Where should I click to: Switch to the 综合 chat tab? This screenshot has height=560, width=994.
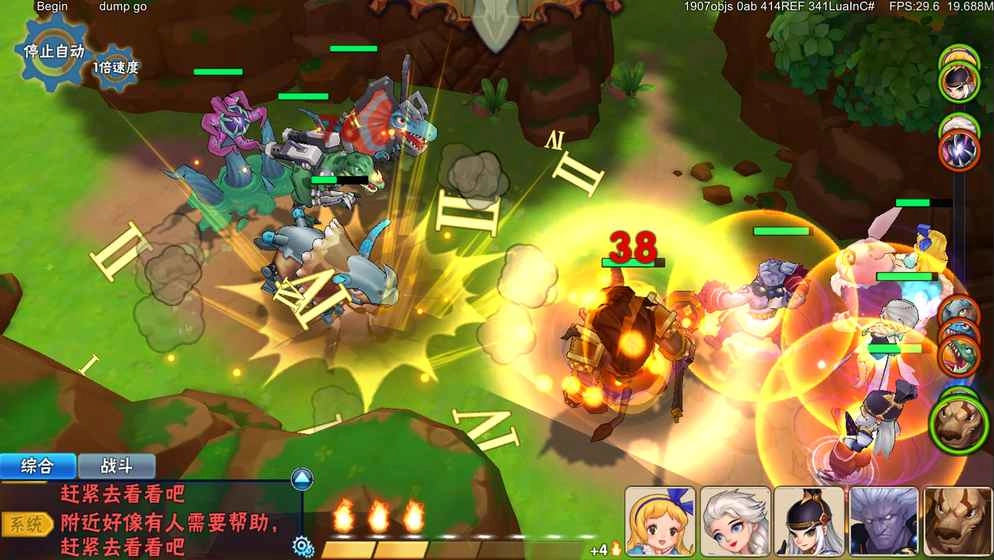[x=38, y=466]
